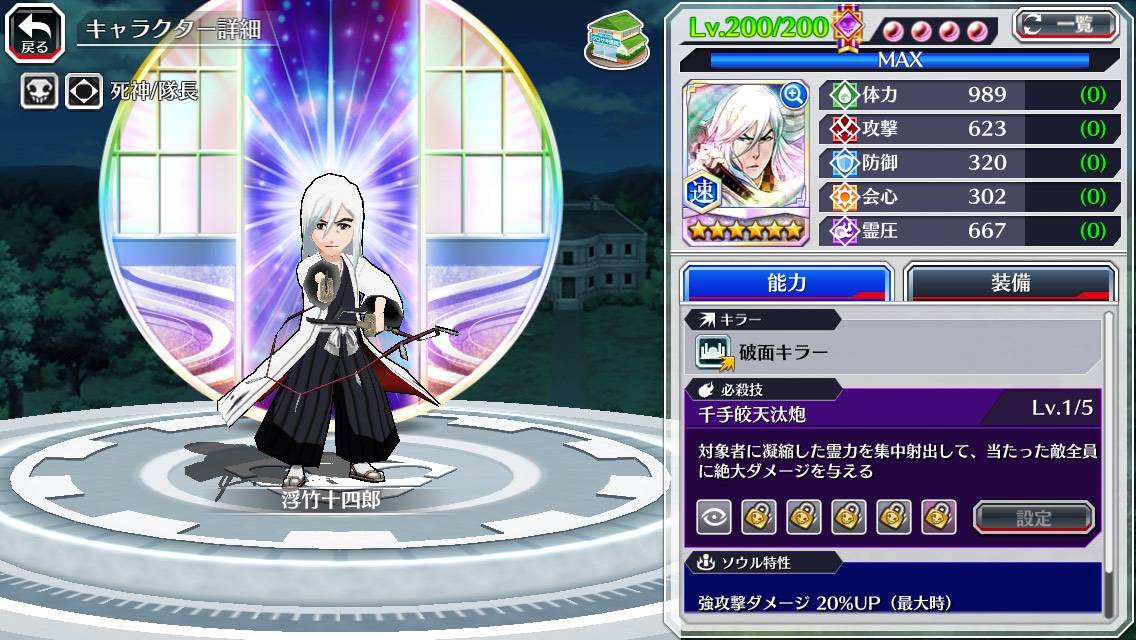Open the green shop building icon
Viewport: 1136px width, 640px height.
tap(610, 36)
